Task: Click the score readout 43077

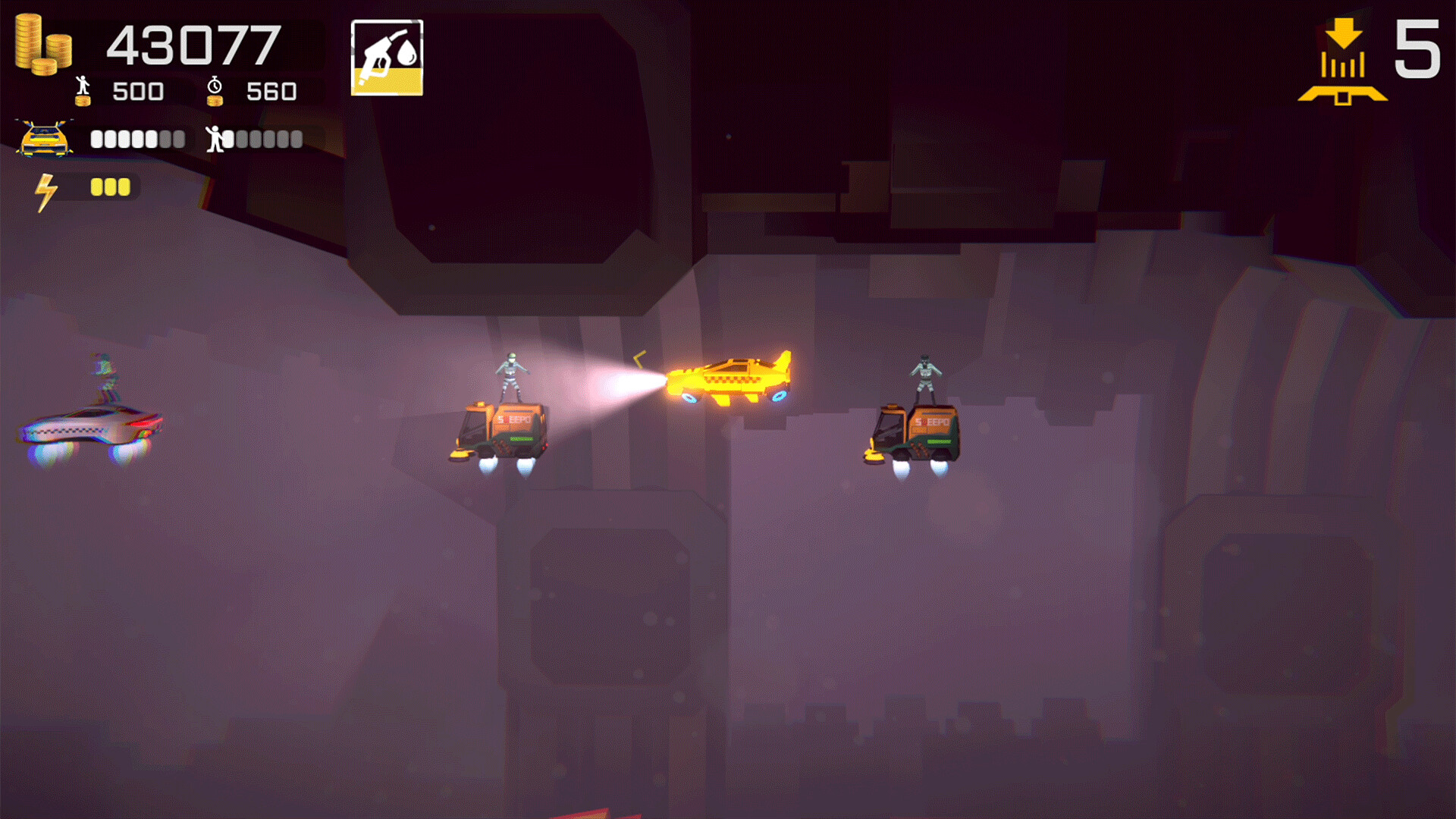Action: point(193,47)
